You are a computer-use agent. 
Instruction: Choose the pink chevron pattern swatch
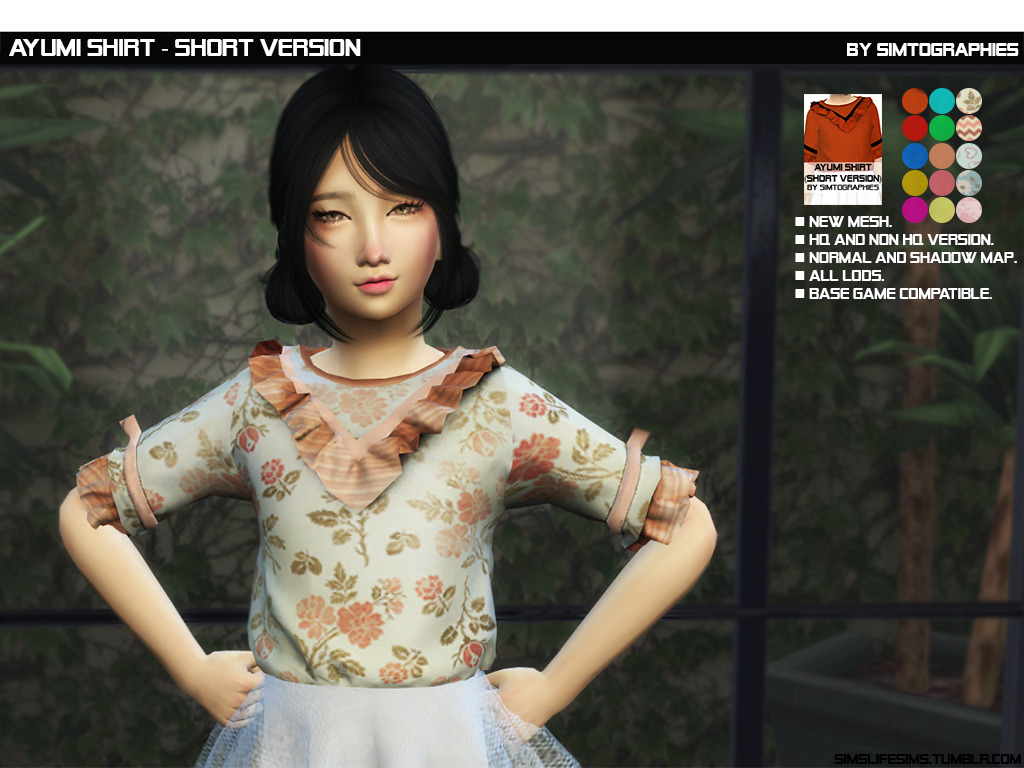click(969, 128)
